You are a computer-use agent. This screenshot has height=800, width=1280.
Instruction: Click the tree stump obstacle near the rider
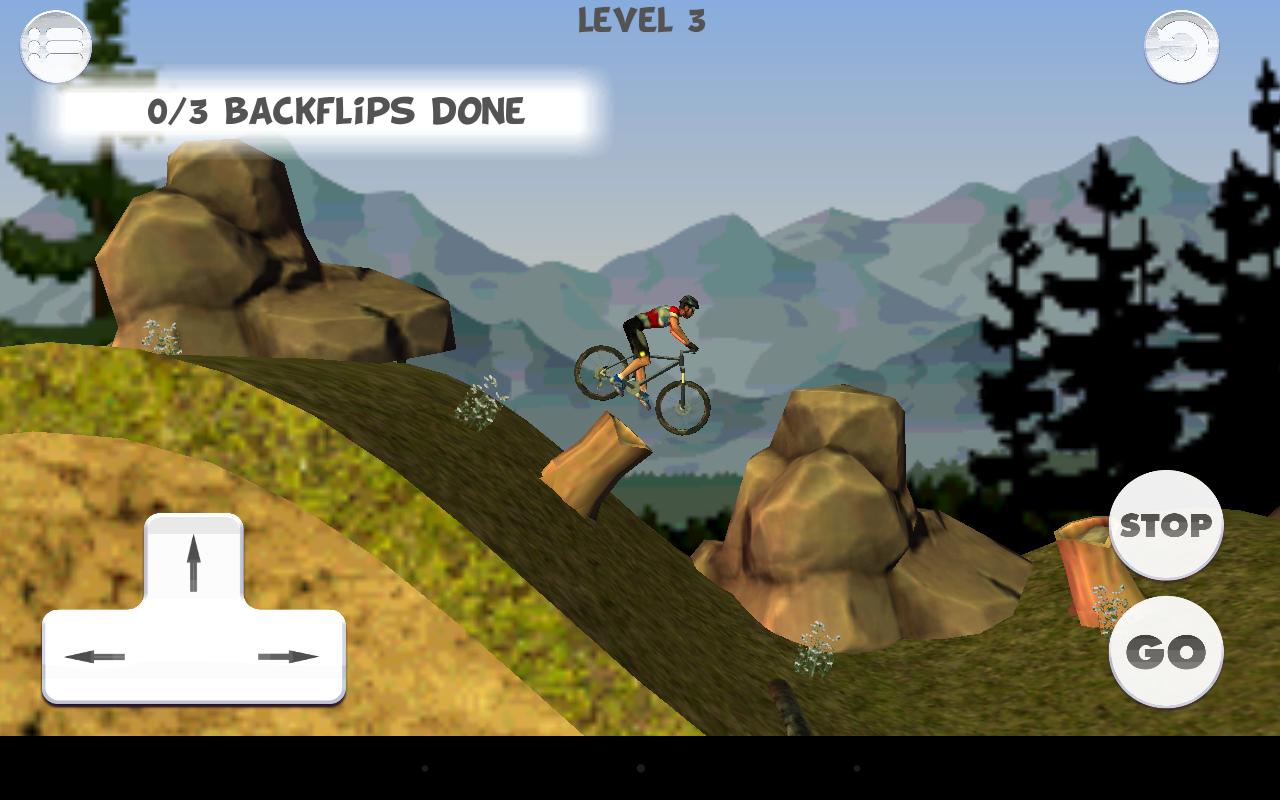[x=595, y=455]
